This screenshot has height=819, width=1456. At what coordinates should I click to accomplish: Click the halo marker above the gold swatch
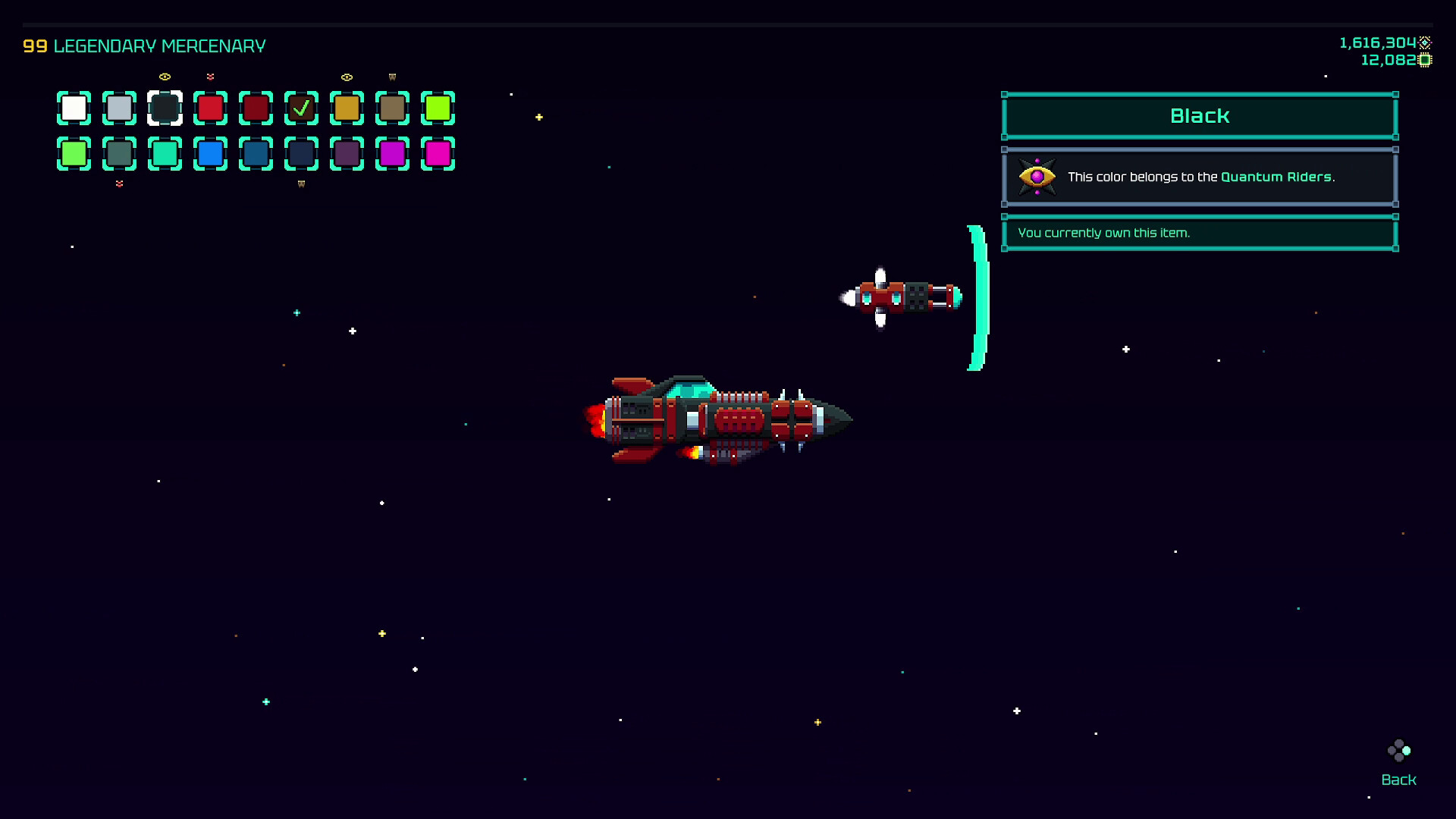[x=347, y=77]
